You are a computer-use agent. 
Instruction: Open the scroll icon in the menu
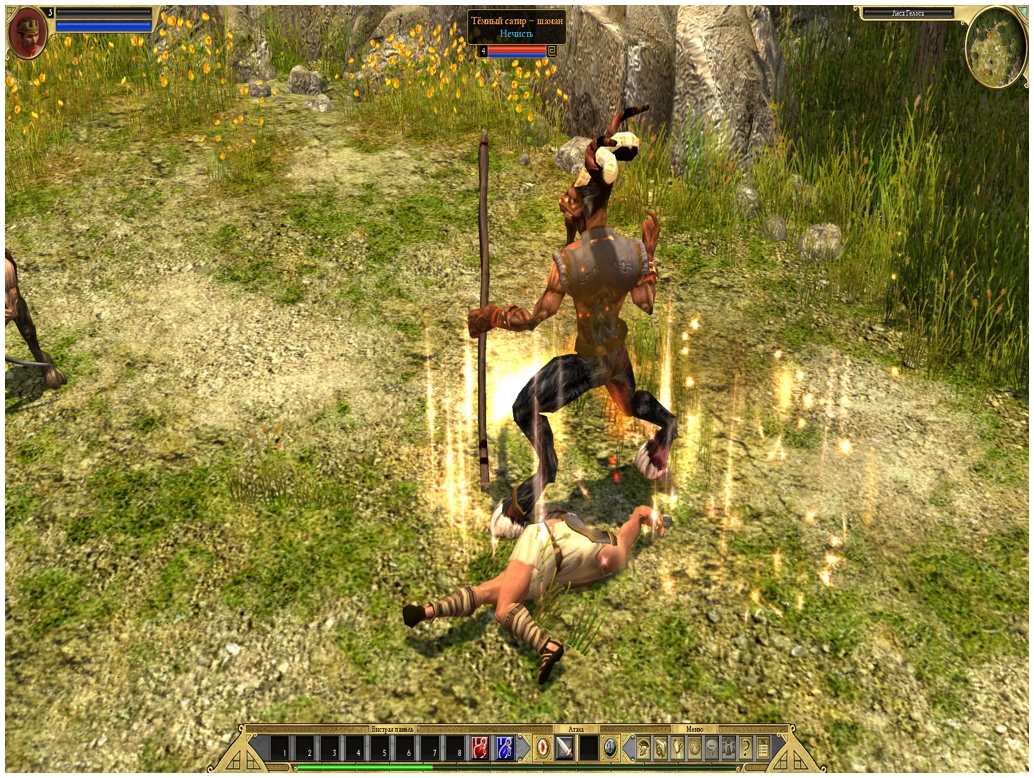coord(661,748)
